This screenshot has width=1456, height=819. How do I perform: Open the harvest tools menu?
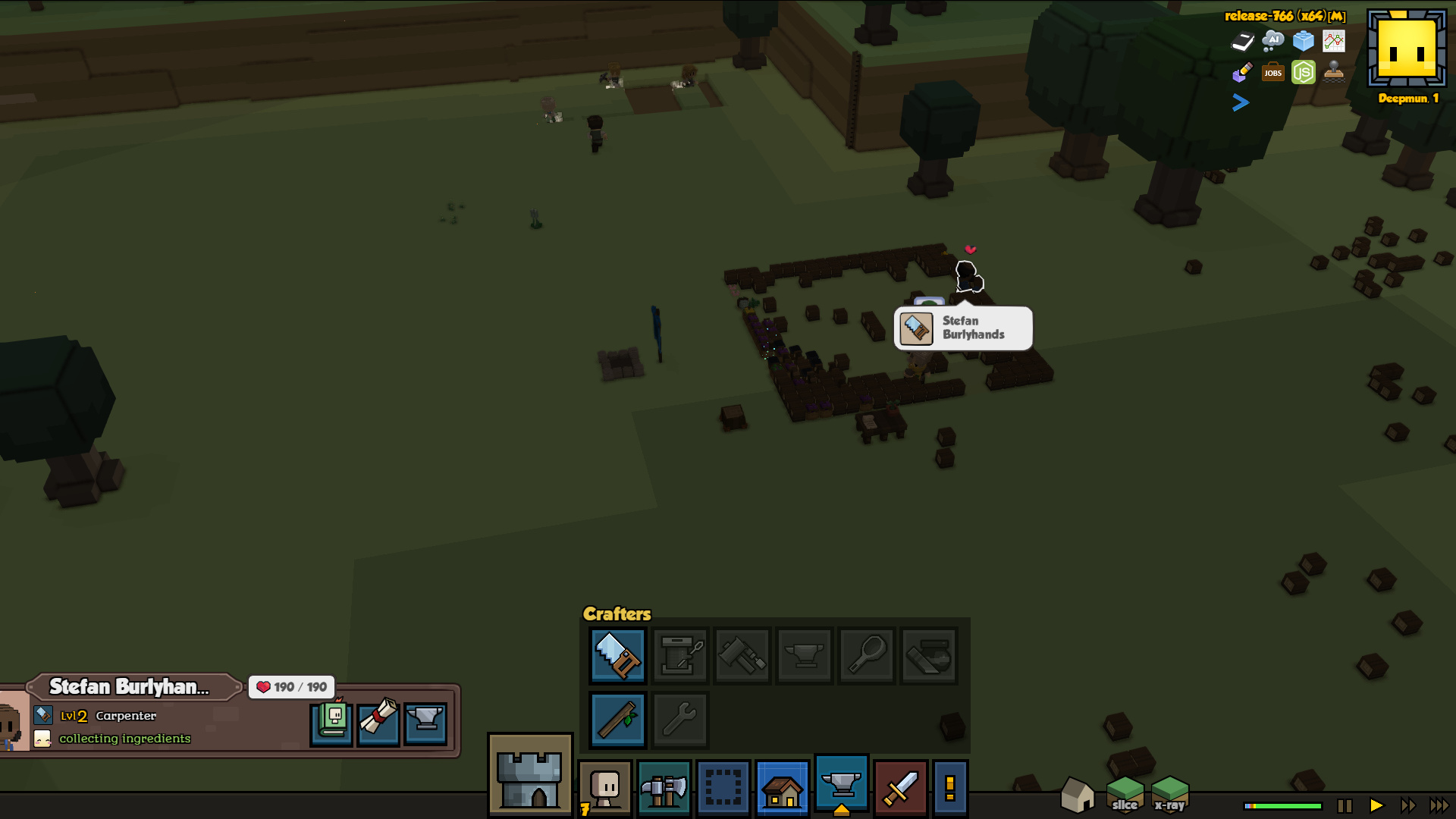point(664,789)
